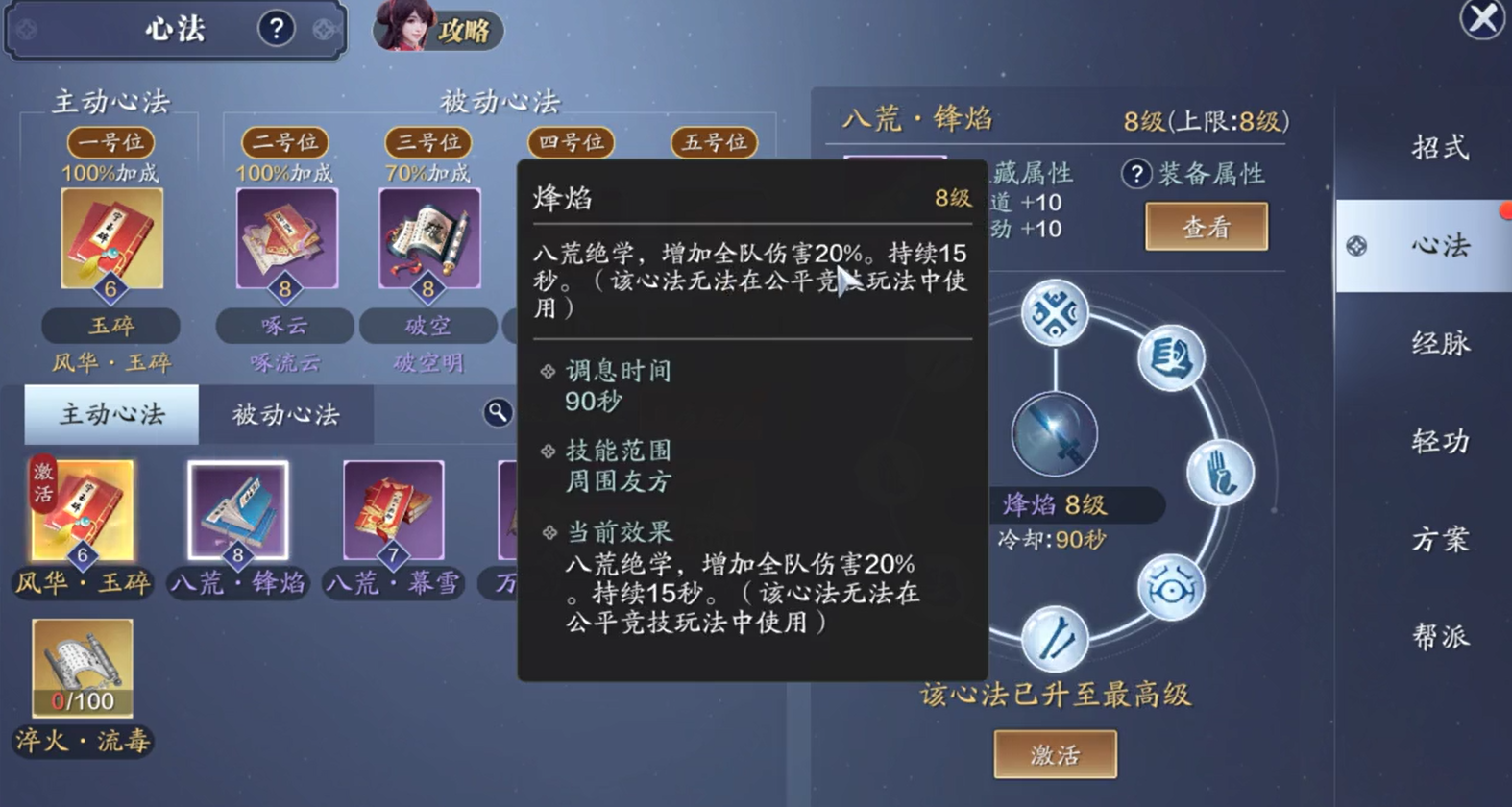Screen dimensions: 1512x807
Task: Open the 装备属性 question mark hint
Action: (x=1138, y=174)
